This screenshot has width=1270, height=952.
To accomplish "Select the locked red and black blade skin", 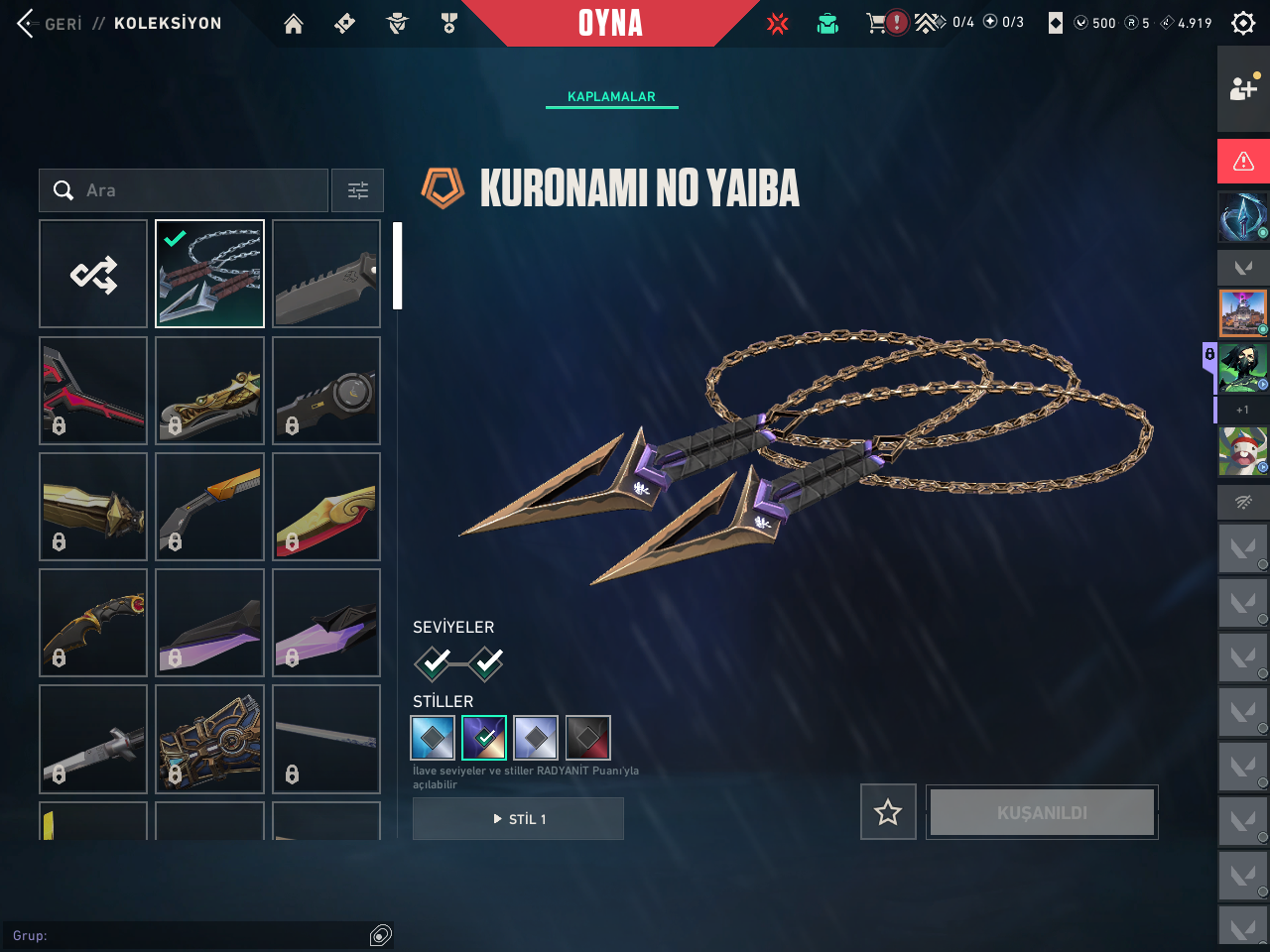I will (93, 390).
